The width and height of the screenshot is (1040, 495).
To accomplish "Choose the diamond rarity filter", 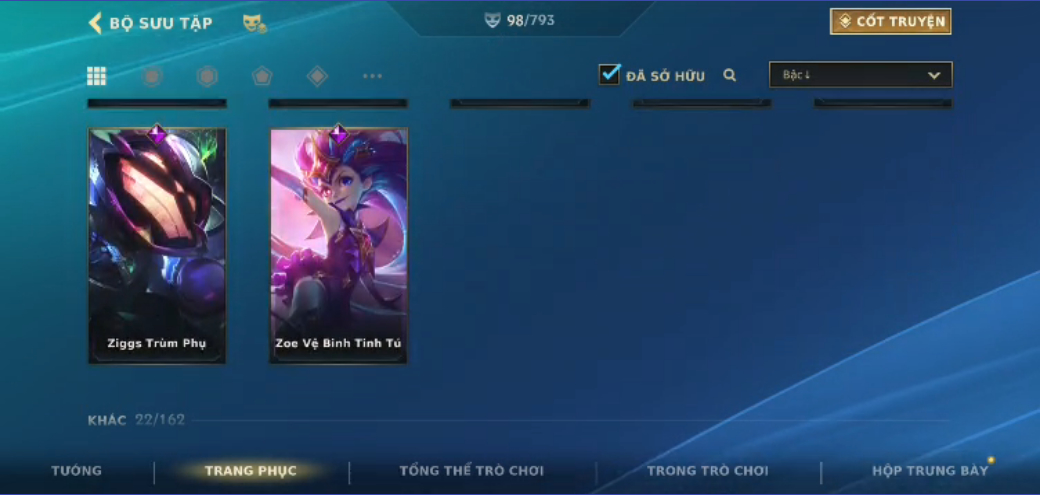I will point(317,76).
